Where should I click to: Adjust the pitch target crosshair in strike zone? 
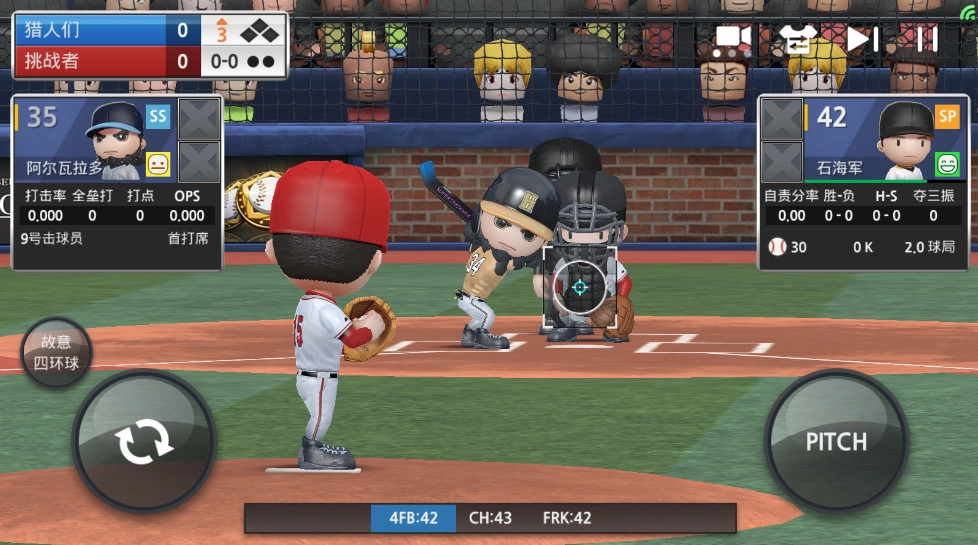(579, 288)
